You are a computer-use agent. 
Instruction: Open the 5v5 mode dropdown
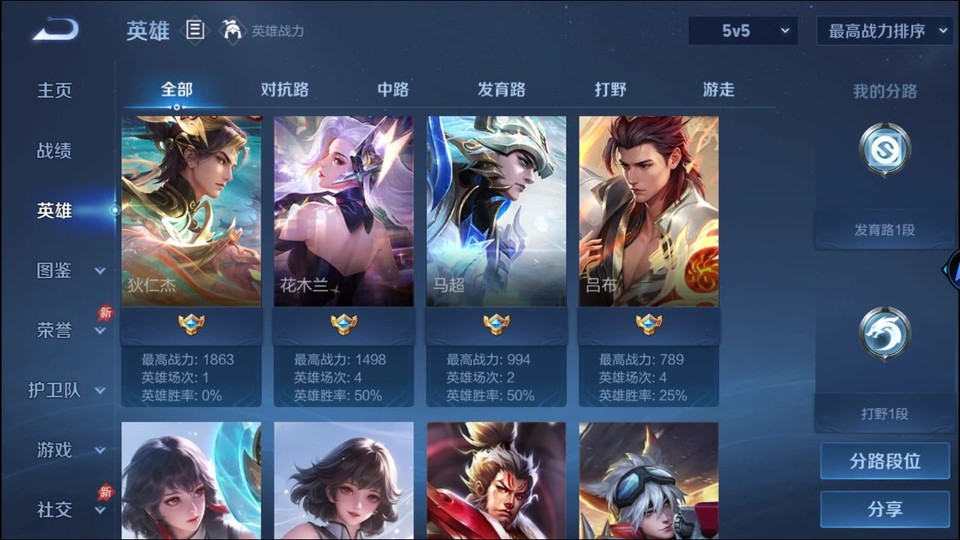pos(742,31)
